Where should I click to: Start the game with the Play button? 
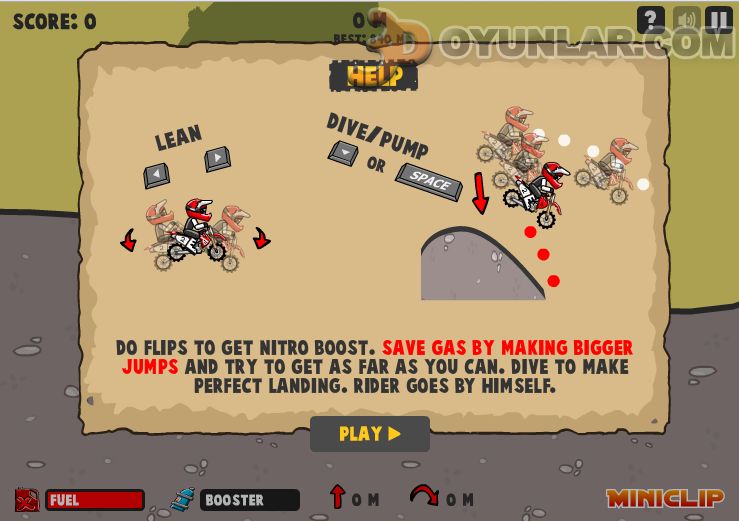[x=369, y=434]
